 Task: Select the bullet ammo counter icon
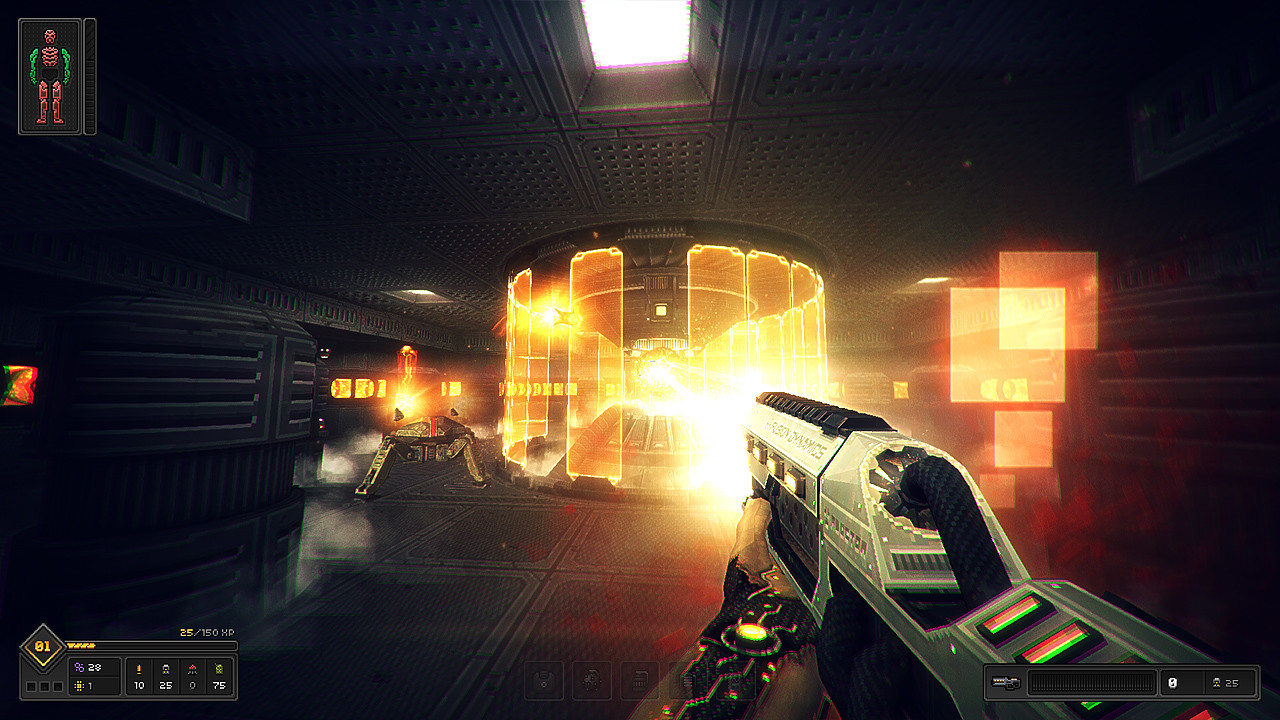[x=139, y=669]
